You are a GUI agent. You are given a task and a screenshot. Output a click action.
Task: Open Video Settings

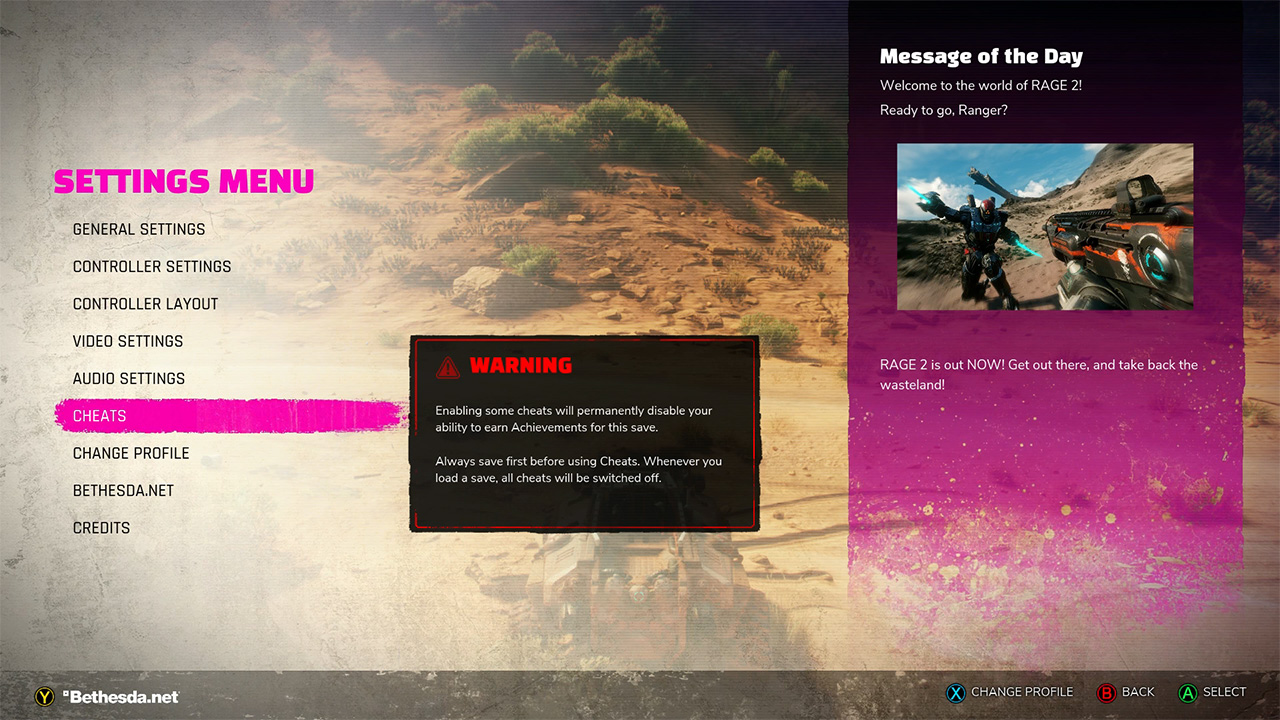128,341
